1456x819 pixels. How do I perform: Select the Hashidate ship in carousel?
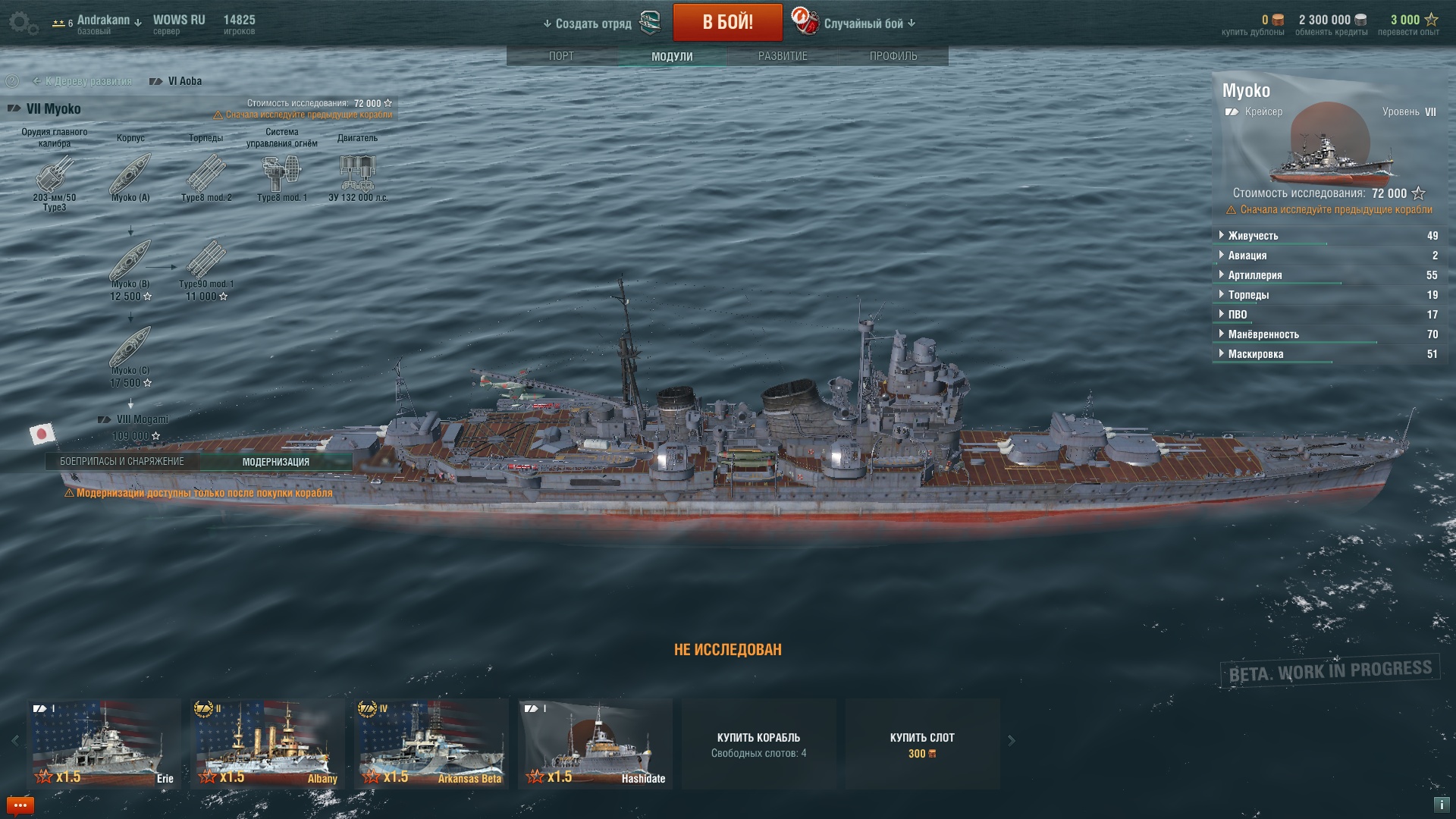point(595,743)
